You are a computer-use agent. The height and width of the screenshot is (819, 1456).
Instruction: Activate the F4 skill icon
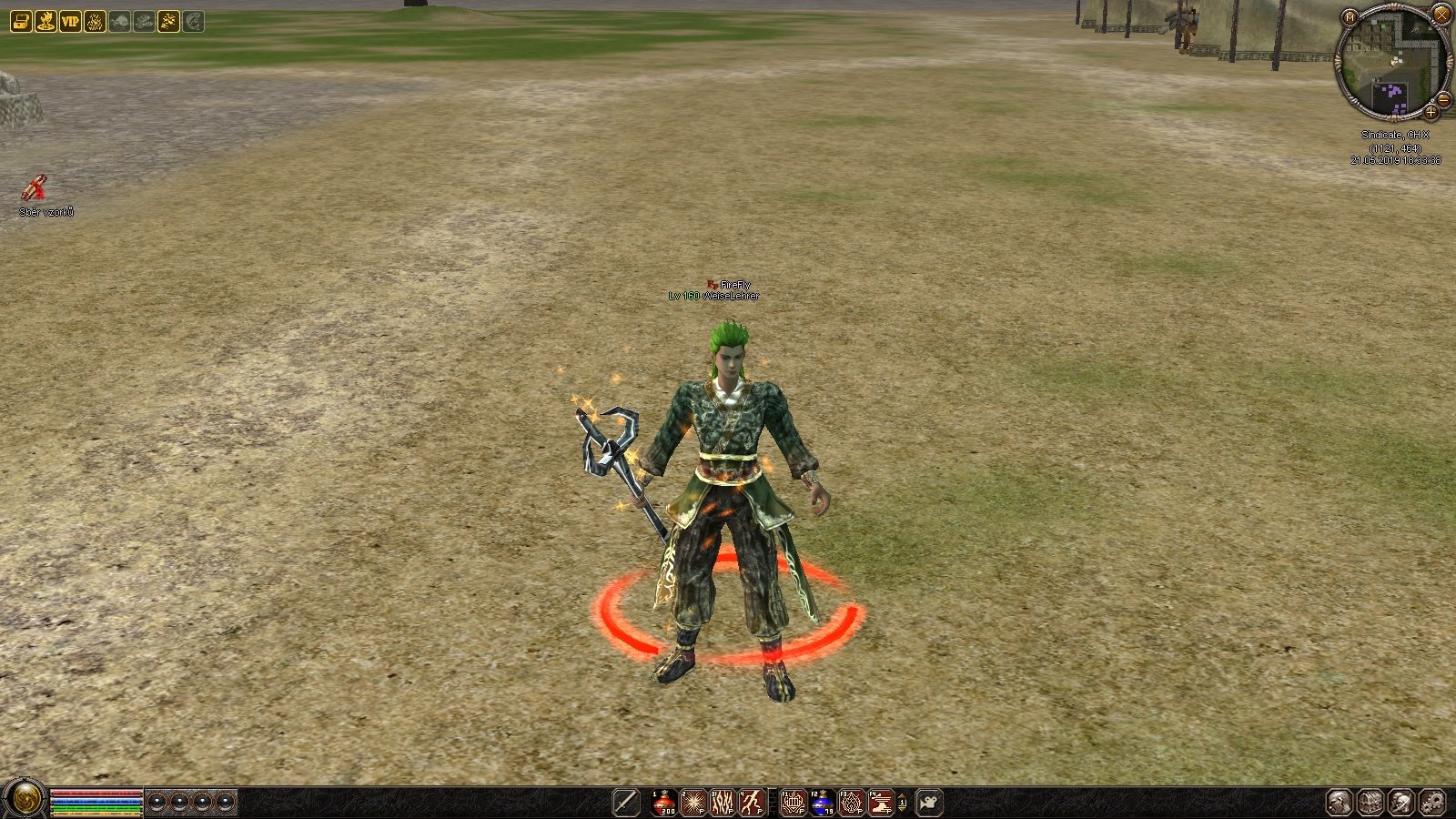[881, 803]
